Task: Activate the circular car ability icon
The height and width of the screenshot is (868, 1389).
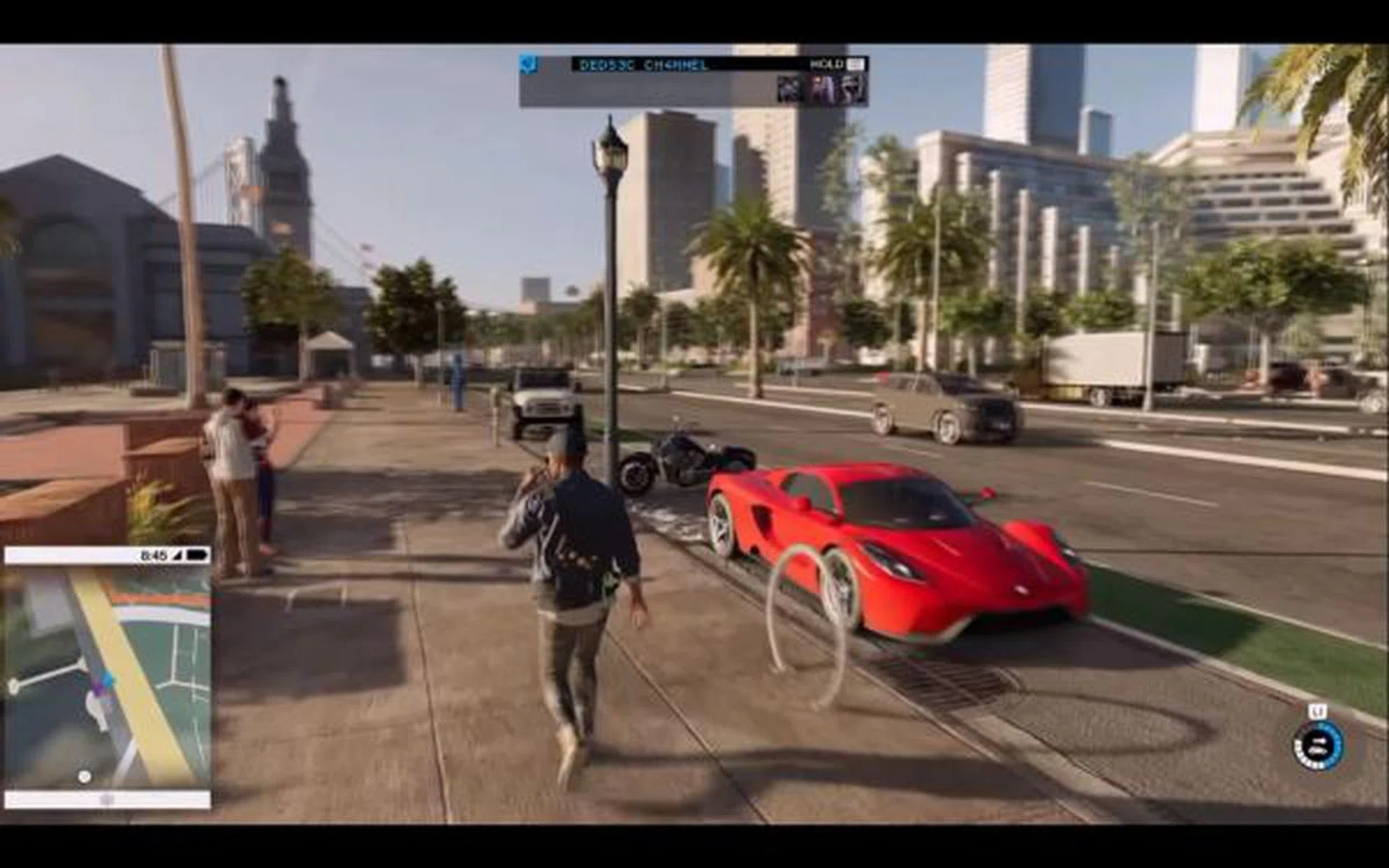Action: point(1318,745)
